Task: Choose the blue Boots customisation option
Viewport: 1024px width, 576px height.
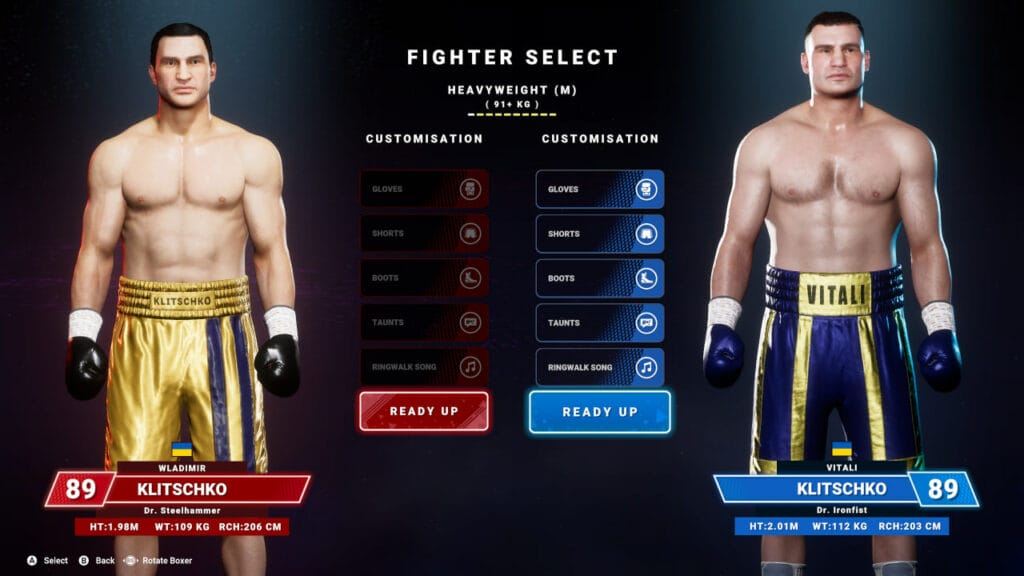Action: click(600, 278)
